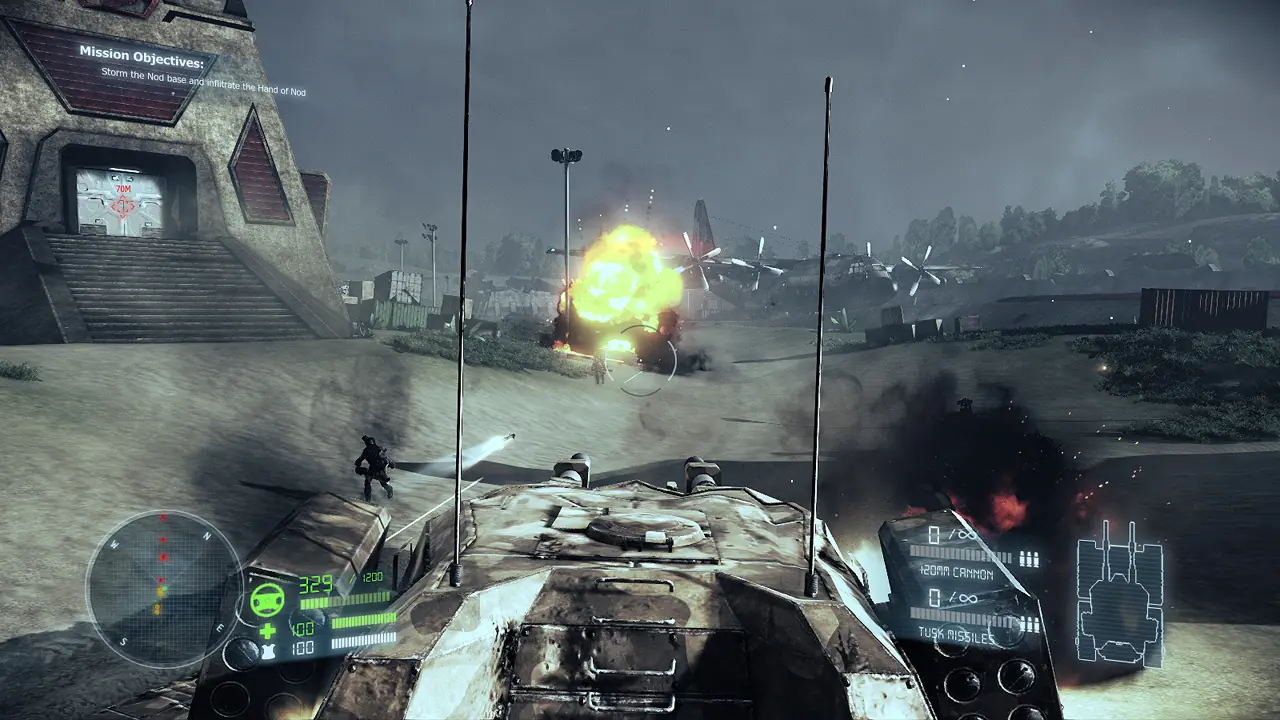Select the steering wheel vehicle icon
The image size is (1280, 720).
pyautogui.click(x=267, y=600)
